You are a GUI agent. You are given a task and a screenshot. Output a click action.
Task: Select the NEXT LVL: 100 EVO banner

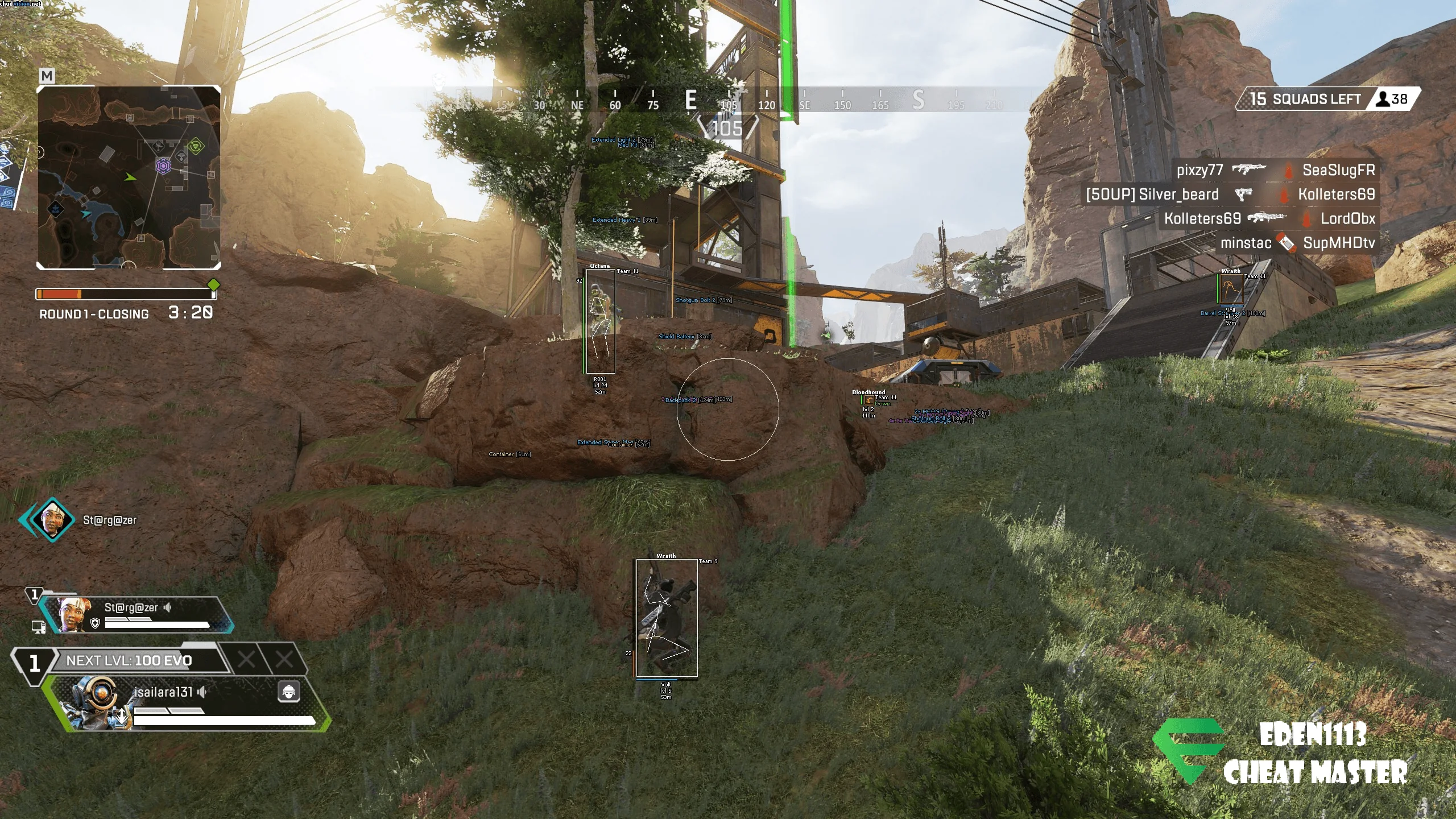pyautogui.click(x=129, y=660)
